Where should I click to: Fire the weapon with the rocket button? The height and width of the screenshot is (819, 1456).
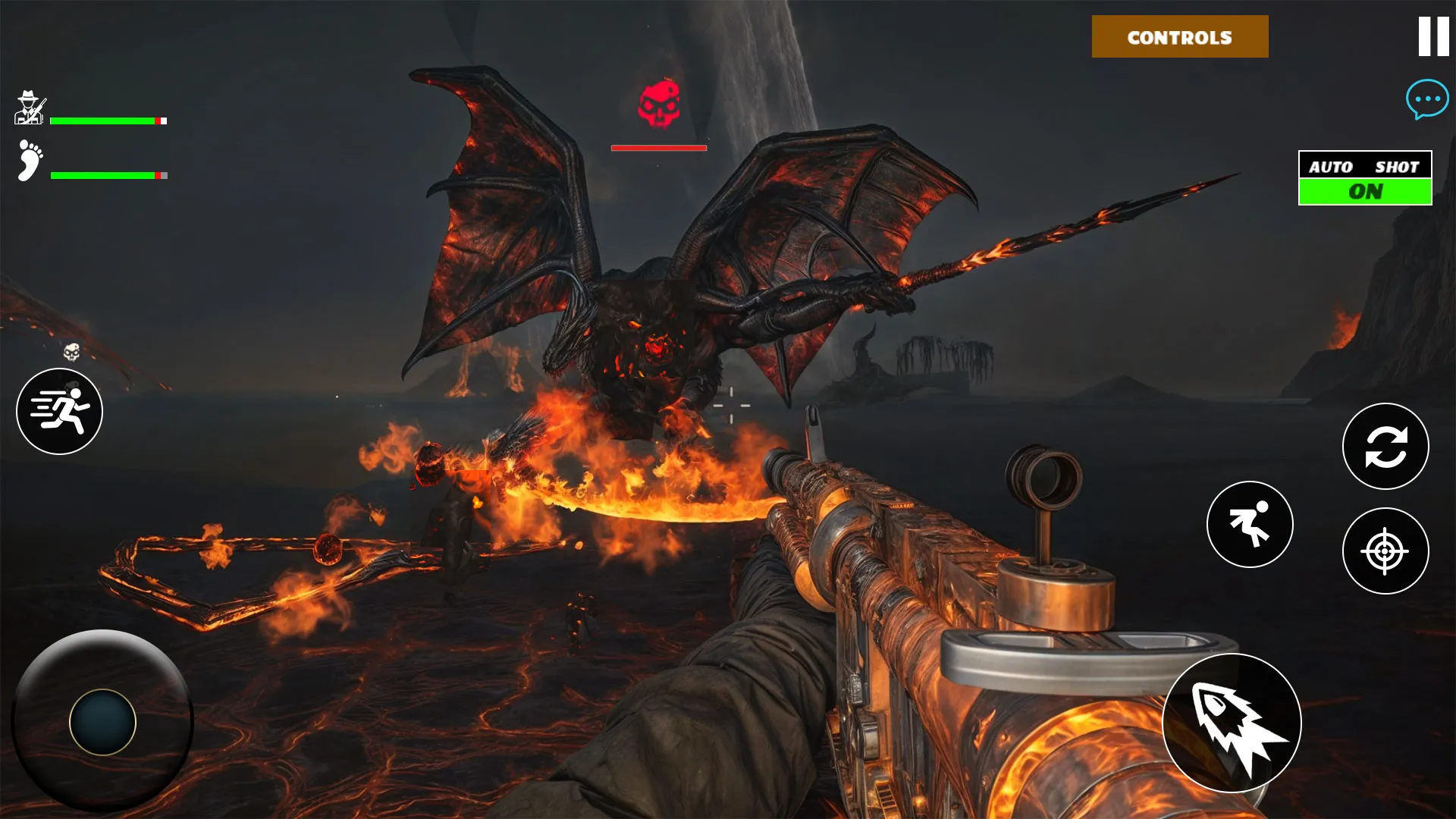point(1232,723)
